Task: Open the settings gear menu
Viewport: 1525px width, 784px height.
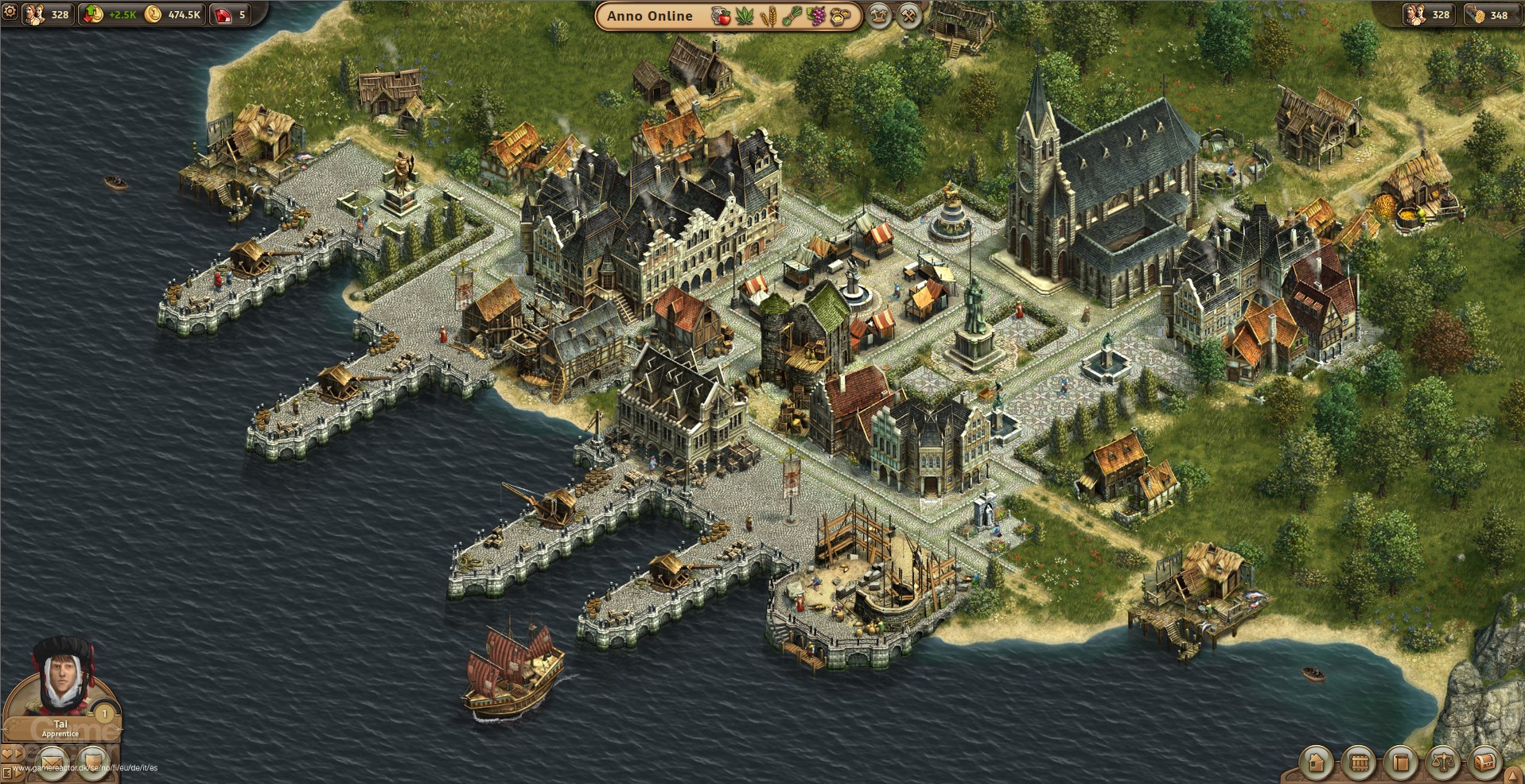Action: [11, 14]
